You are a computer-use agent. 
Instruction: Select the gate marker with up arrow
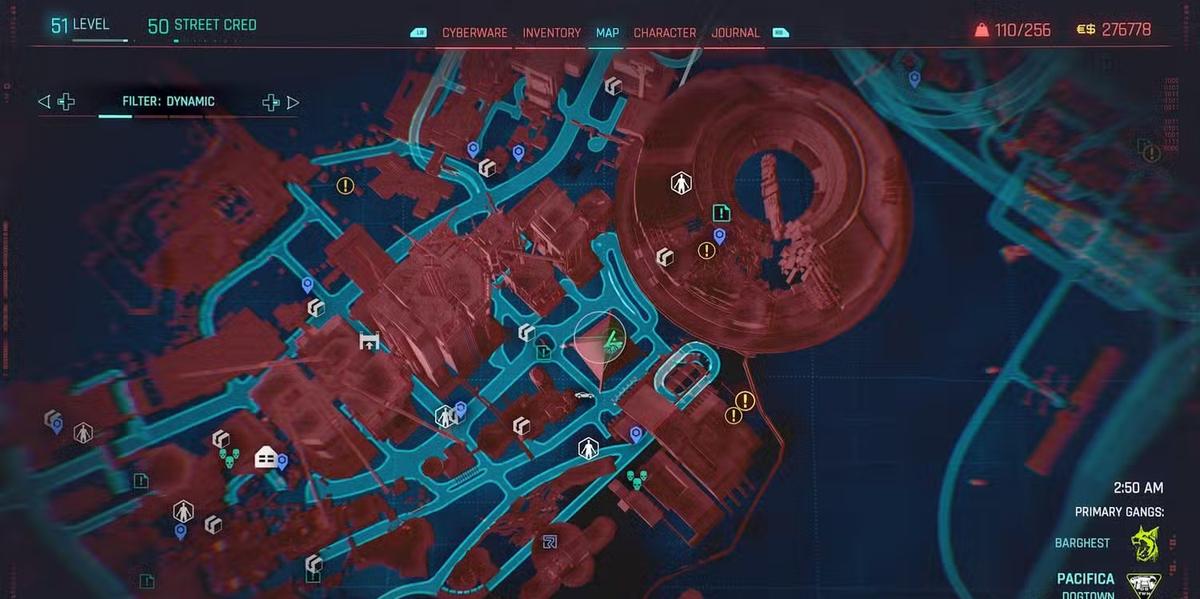pos(369,342)
